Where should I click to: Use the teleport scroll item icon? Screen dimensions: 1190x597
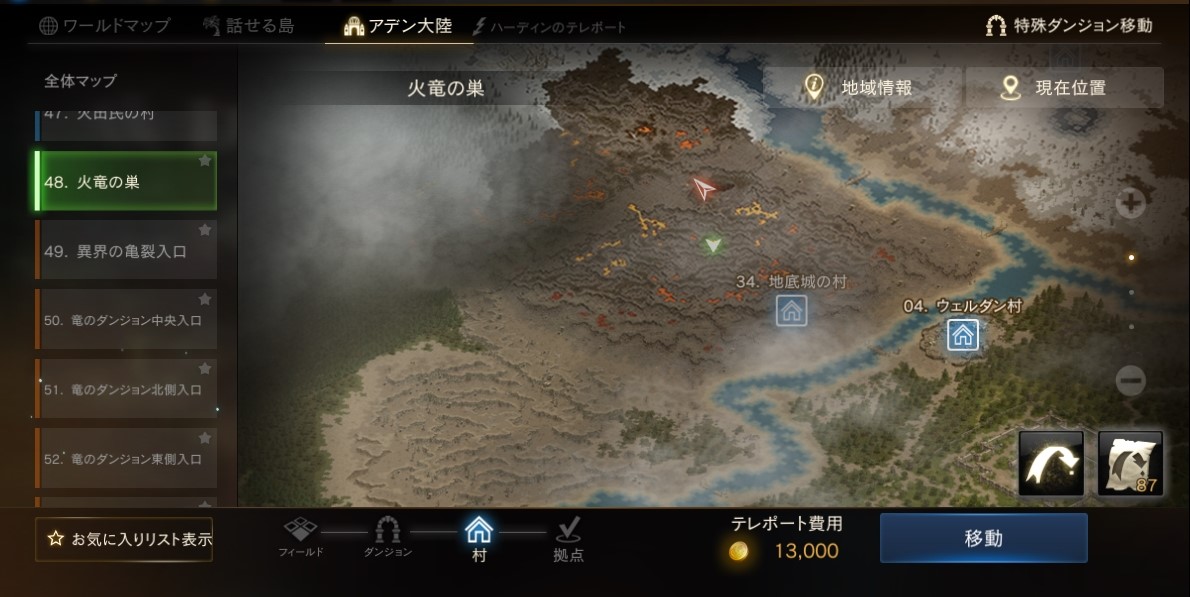click(x=1130, y=464)
